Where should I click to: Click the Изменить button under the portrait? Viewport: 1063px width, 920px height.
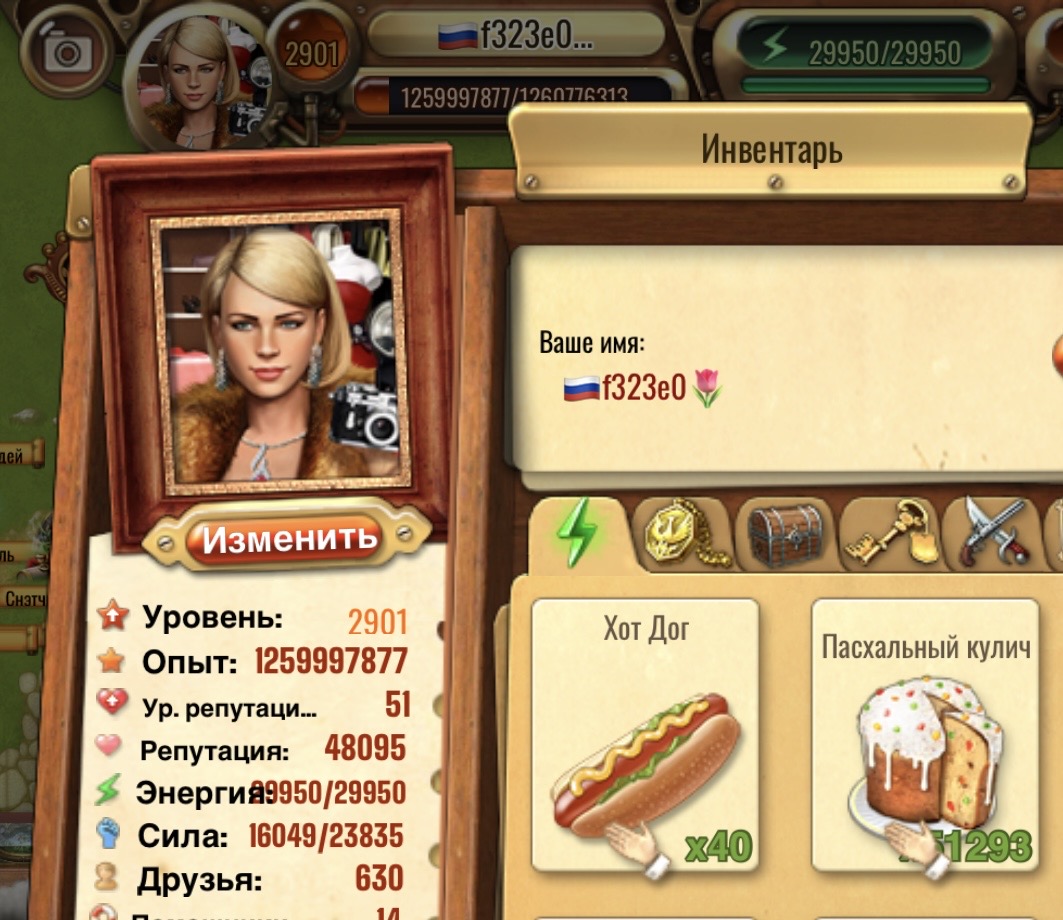(288, 539)
